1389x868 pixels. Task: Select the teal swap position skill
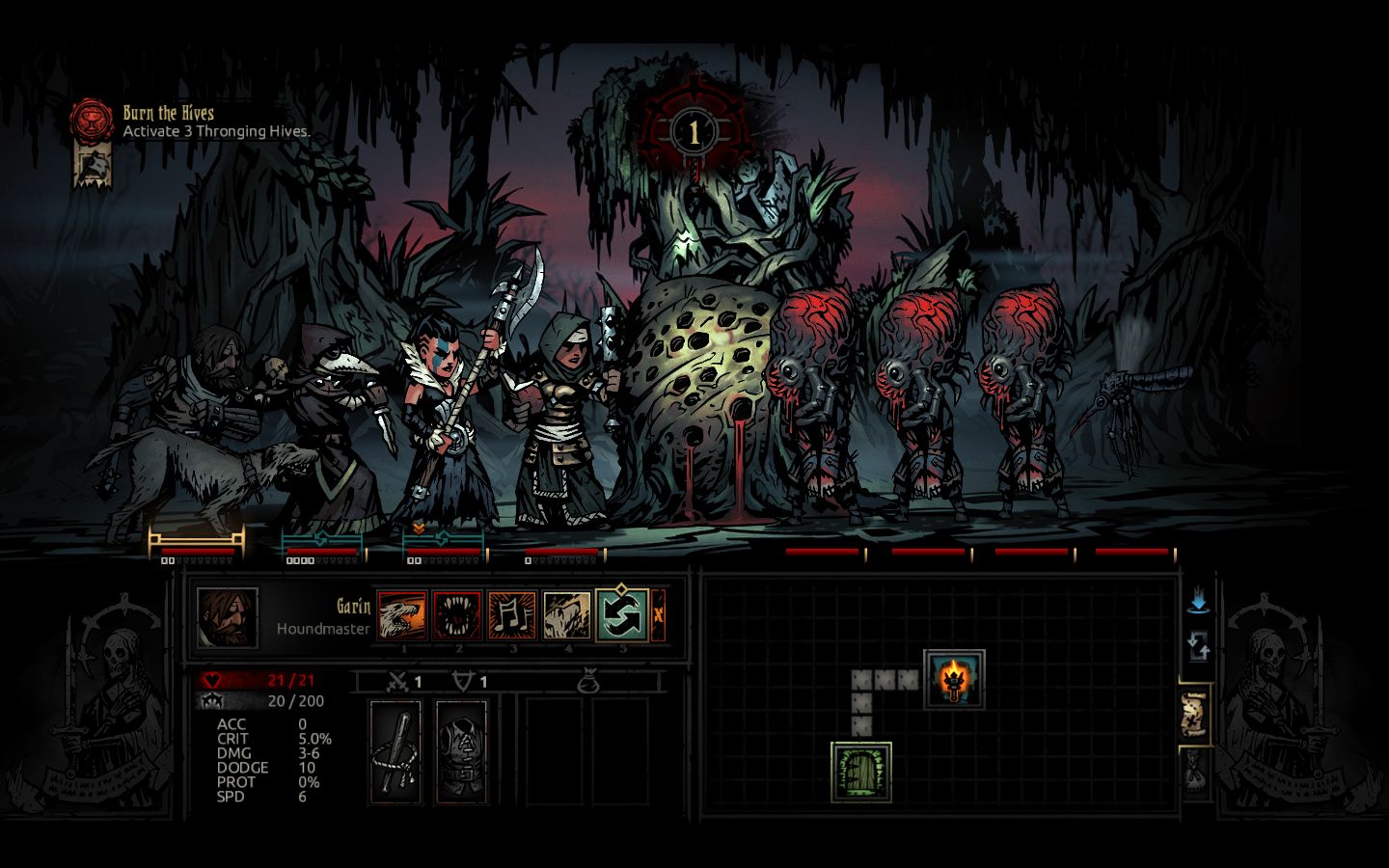pos(621,615)
